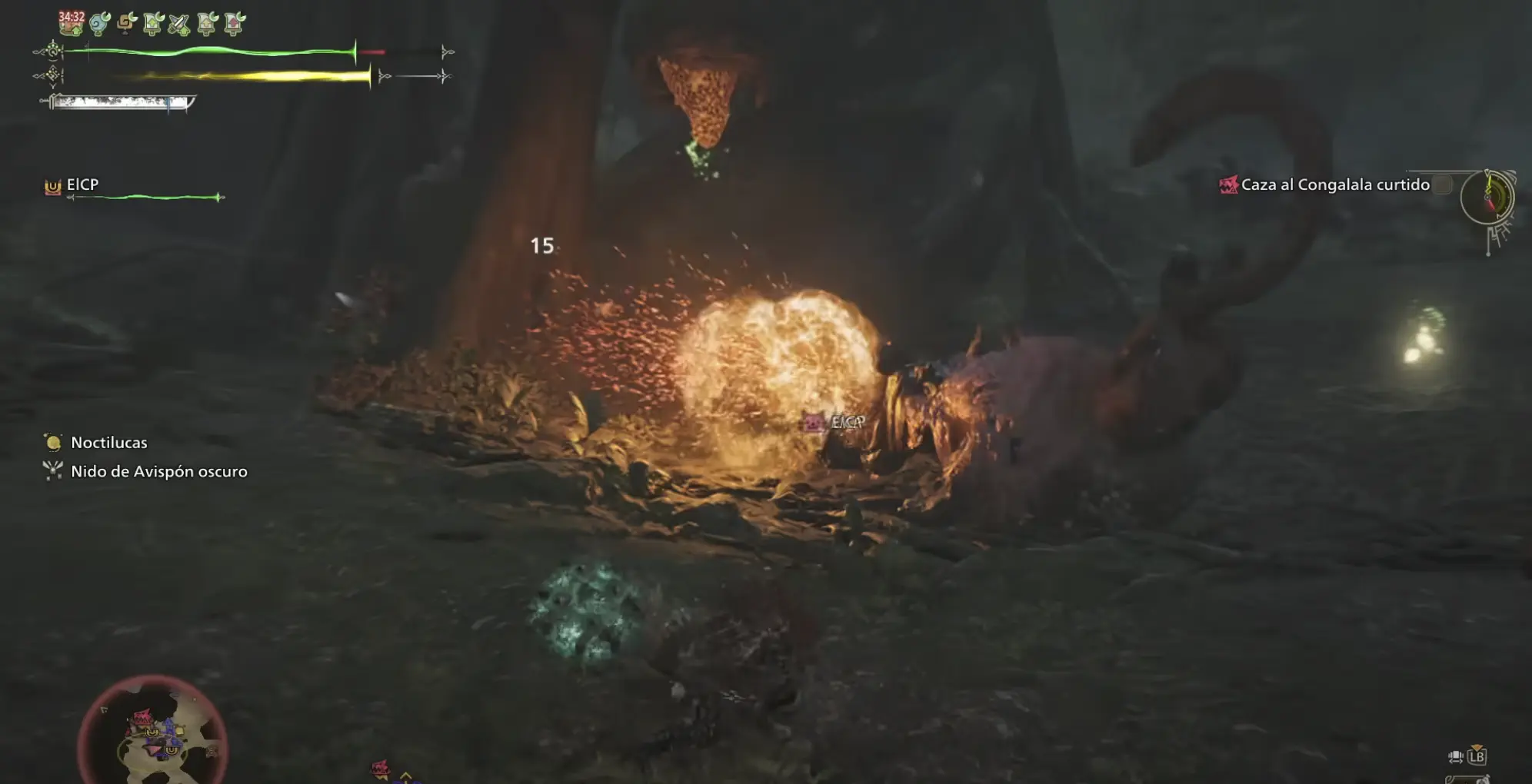Select the crossed-swords attack buff icon
Viewport: 1532px width, 784px height.
178,24
